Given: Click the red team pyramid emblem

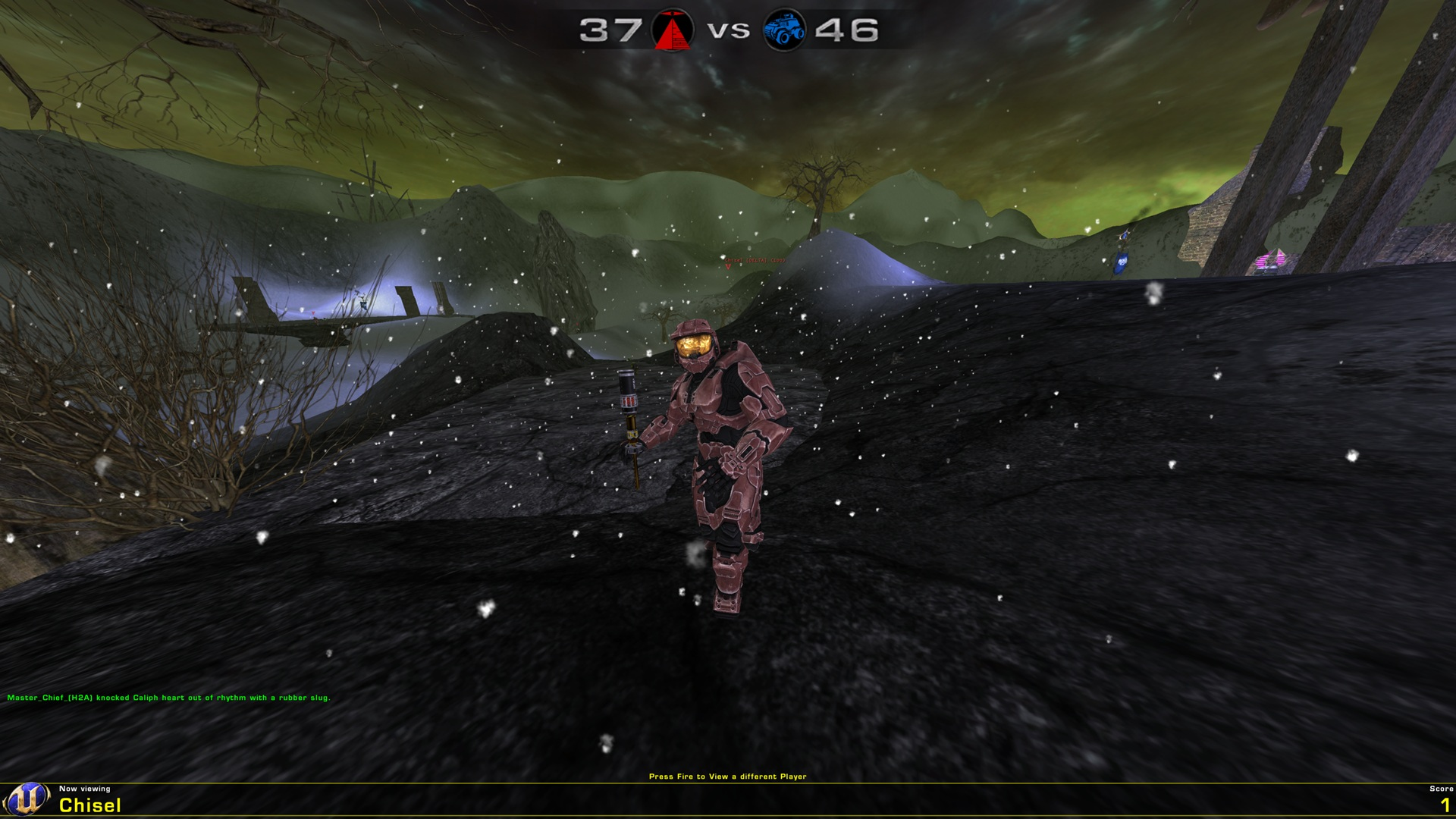Looking at the screenshot, I should click(672, 33).
